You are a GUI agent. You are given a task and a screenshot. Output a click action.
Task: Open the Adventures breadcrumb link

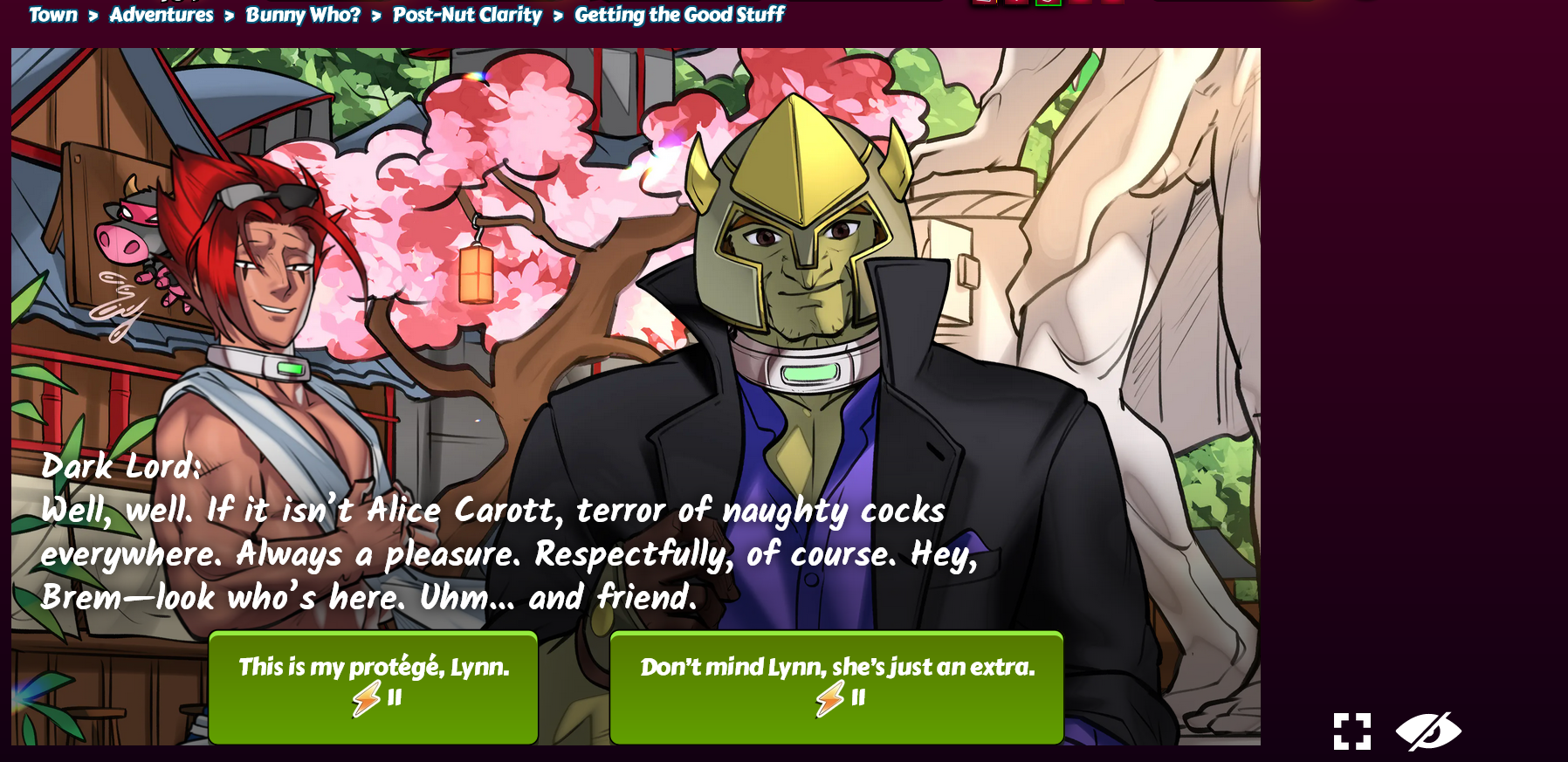point(162,15)
